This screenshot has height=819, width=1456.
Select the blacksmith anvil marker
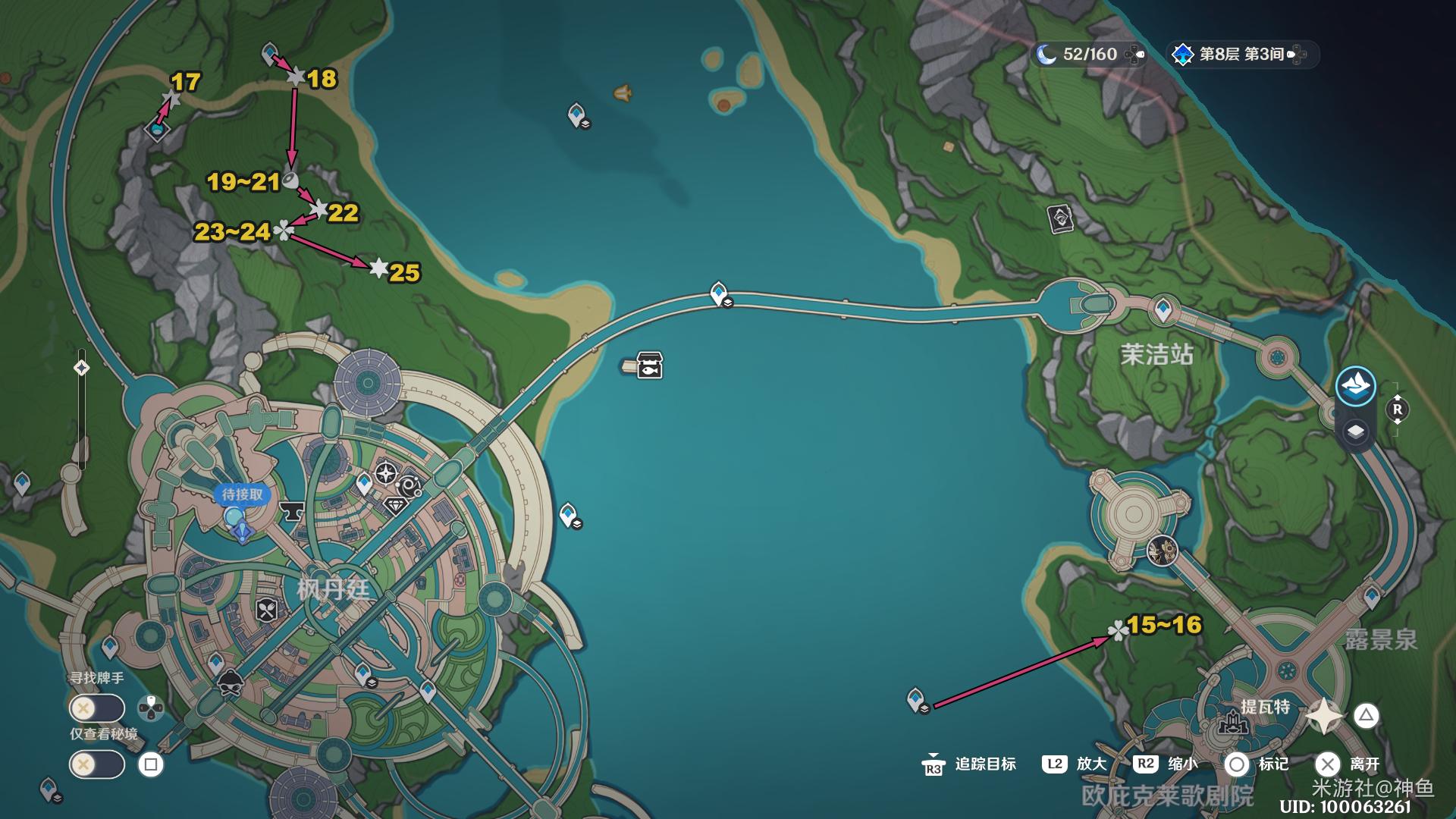(291, 513)
